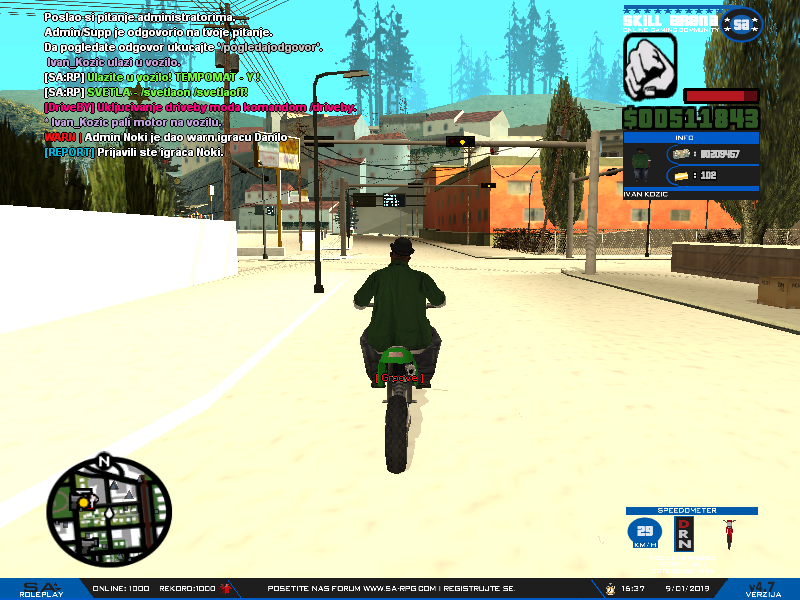
Task: Click the REPORT line in chat log
Action: point(134,151)
